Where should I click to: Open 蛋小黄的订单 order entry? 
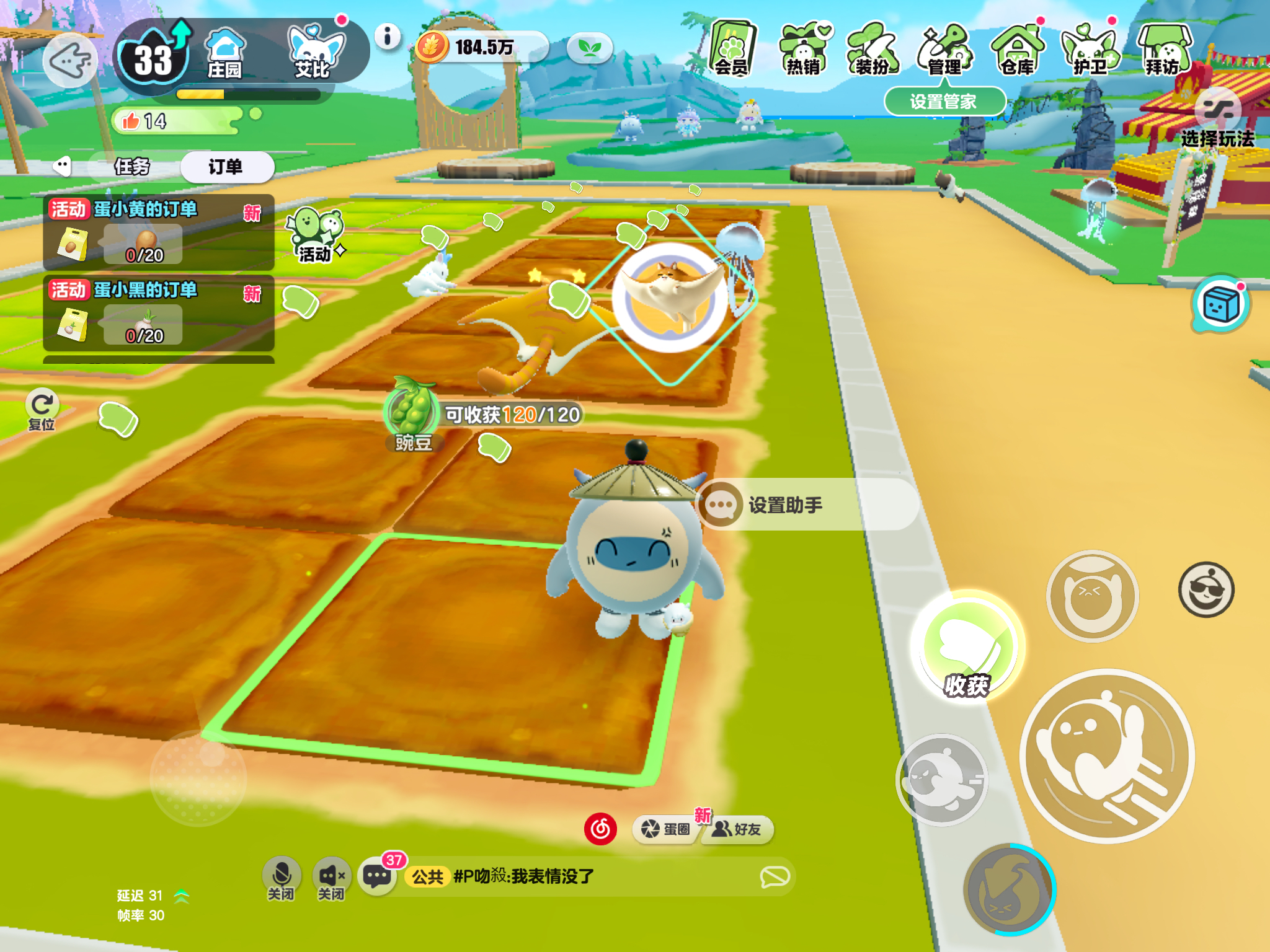[159, 232]
